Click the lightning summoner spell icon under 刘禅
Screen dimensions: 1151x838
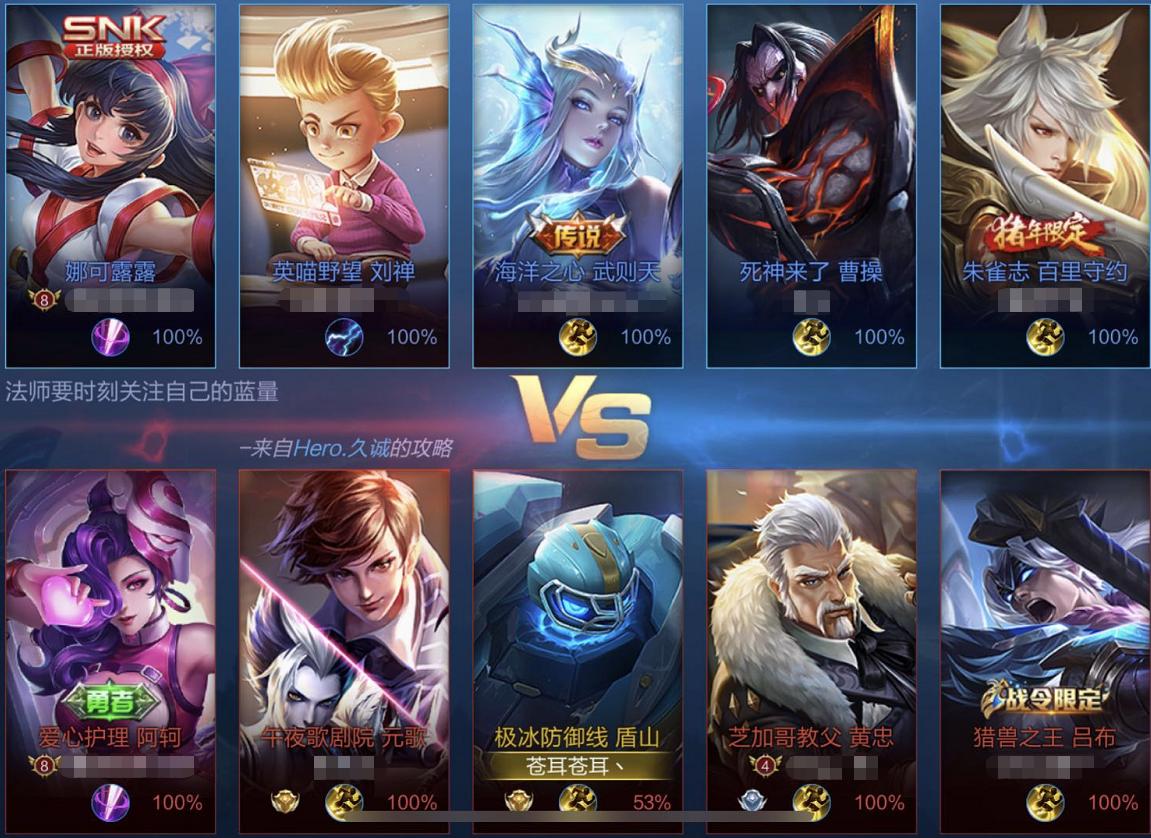tap(342, 337)
